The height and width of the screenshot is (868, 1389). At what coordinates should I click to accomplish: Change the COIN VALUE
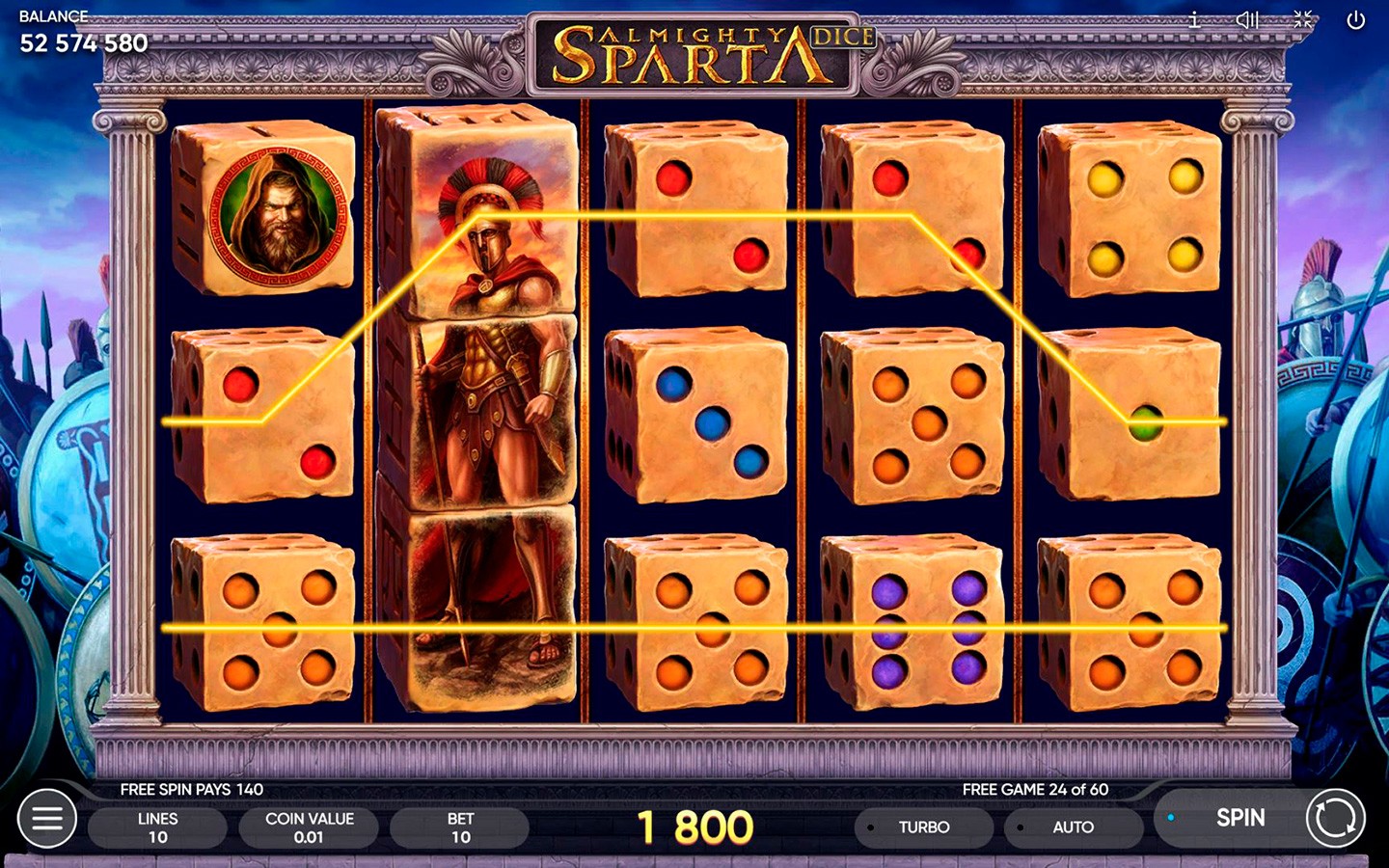[x=309, y=827]
